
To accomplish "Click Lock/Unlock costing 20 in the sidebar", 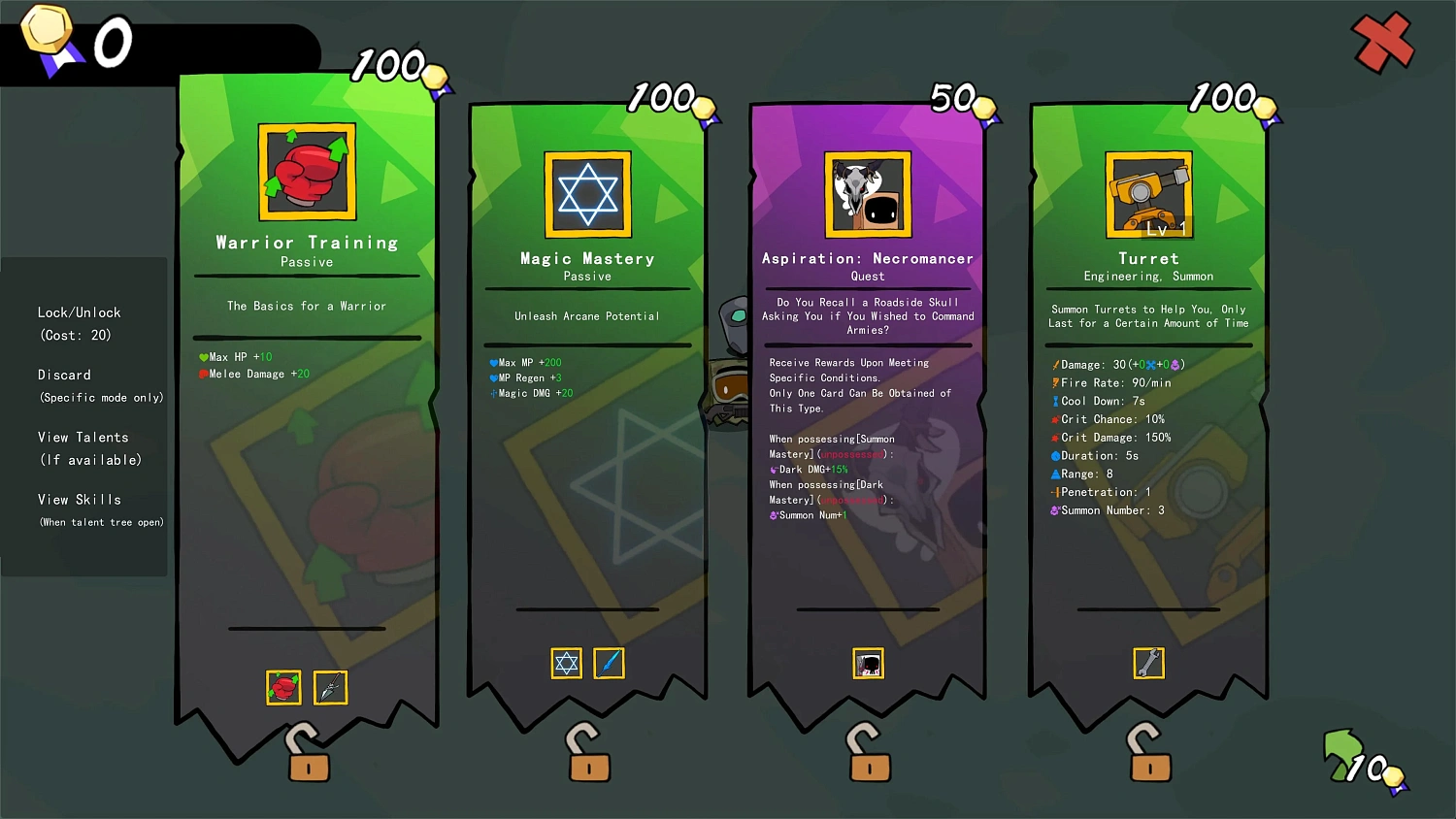I will point(78,312).
